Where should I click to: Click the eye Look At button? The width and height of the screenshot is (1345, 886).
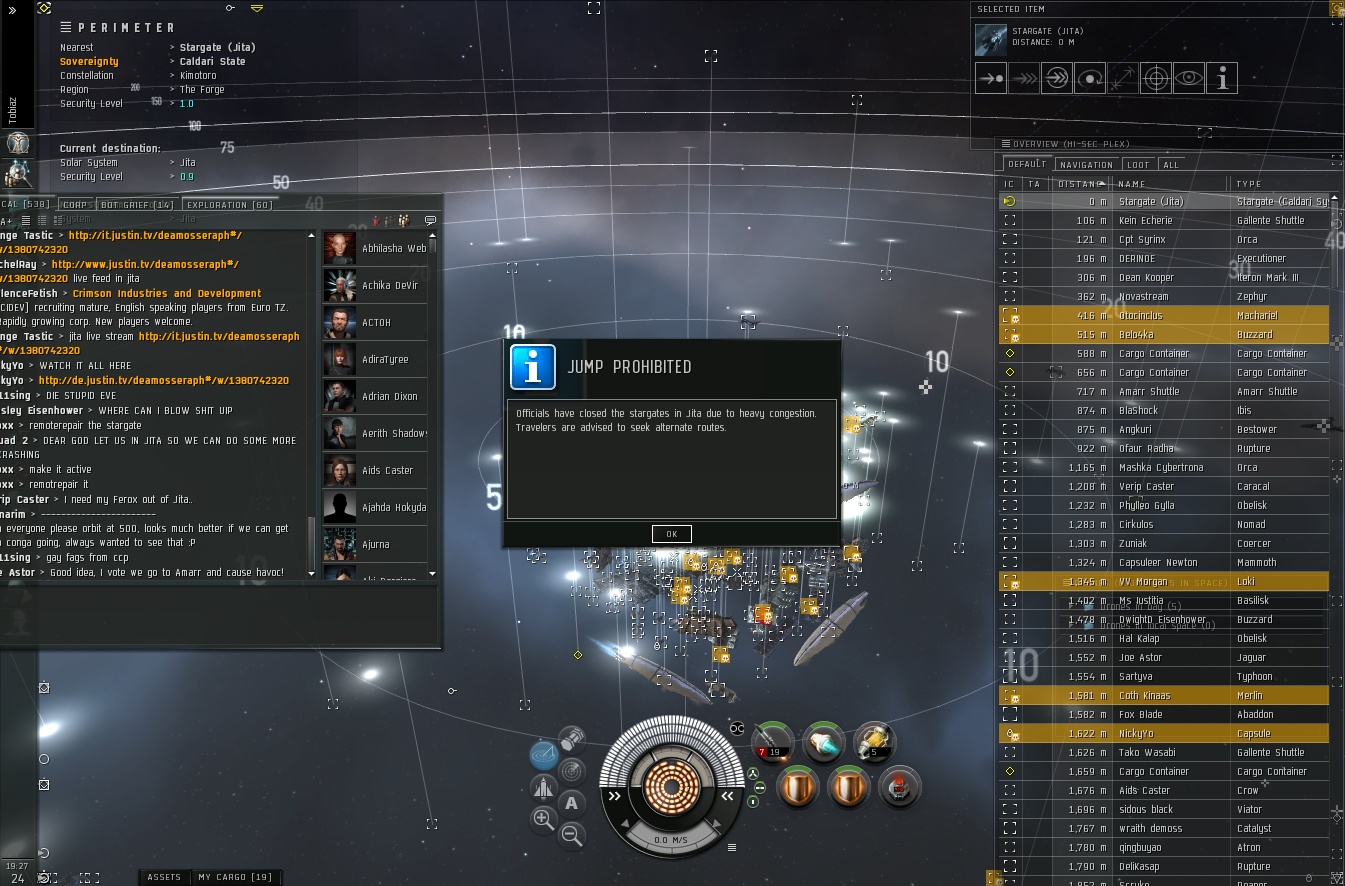click(x=1188, y=78)
